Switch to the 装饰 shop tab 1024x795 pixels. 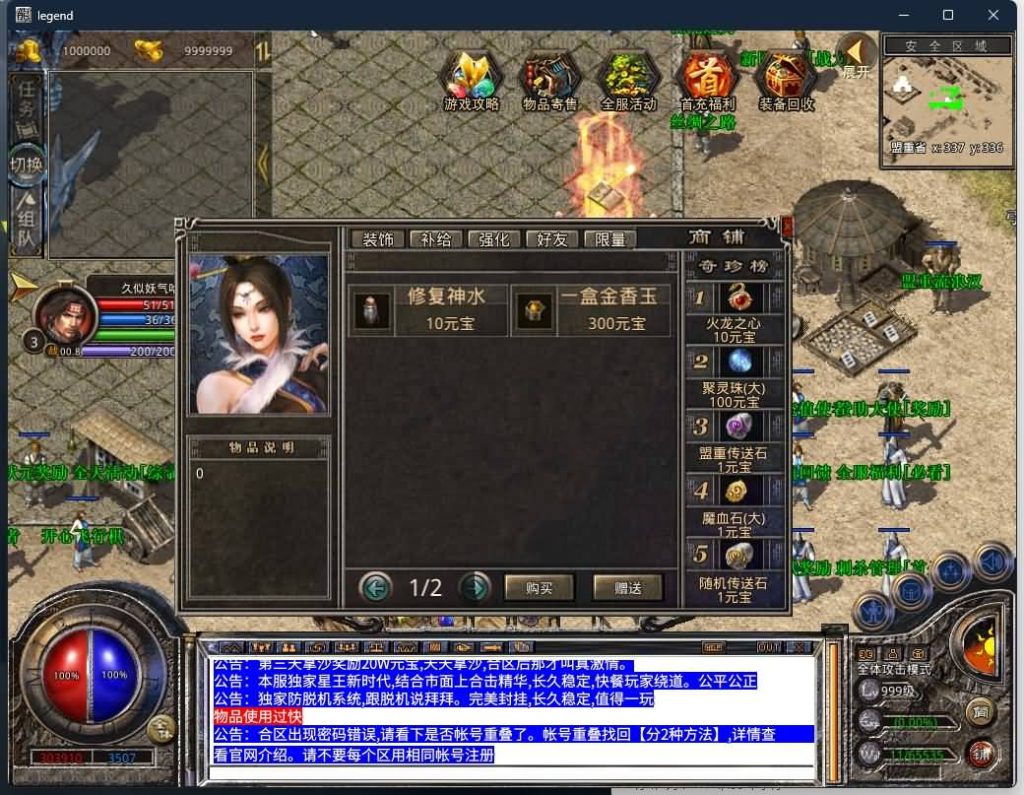pyautogui.click(x=377, y=240)
